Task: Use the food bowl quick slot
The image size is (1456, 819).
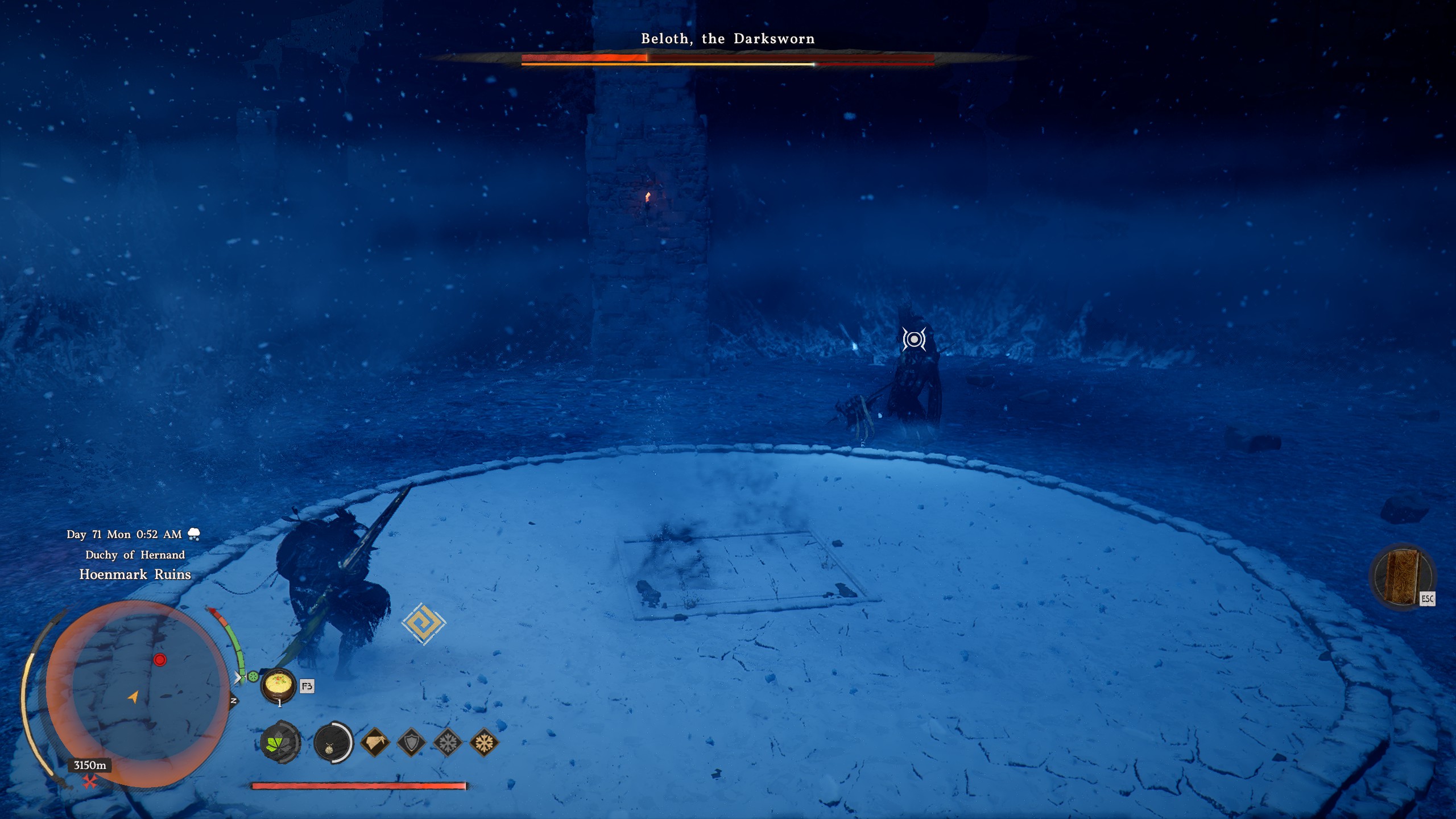Action: click(x=278, y=685)
